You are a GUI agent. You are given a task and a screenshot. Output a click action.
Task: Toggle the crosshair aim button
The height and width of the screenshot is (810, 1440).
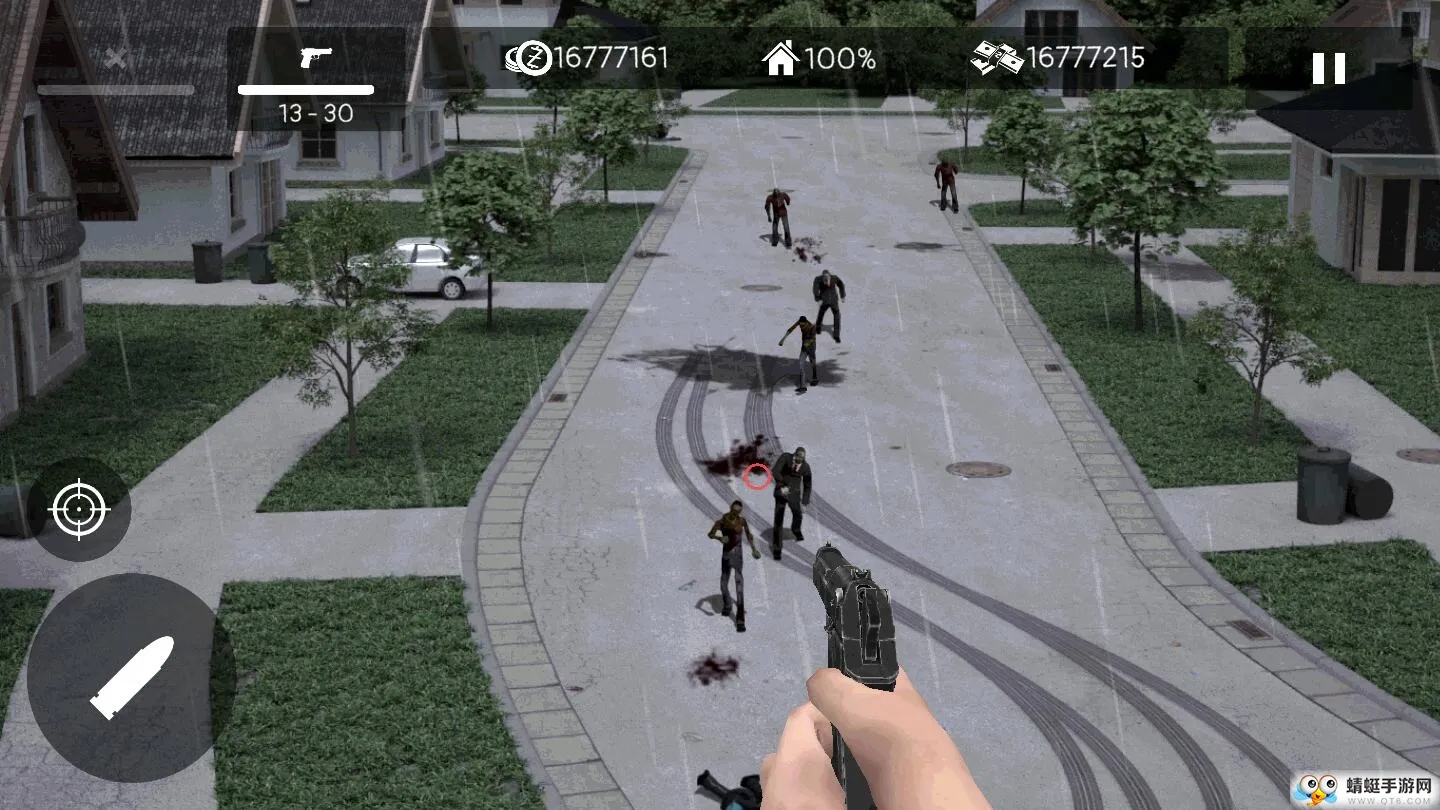pos(79,510)
